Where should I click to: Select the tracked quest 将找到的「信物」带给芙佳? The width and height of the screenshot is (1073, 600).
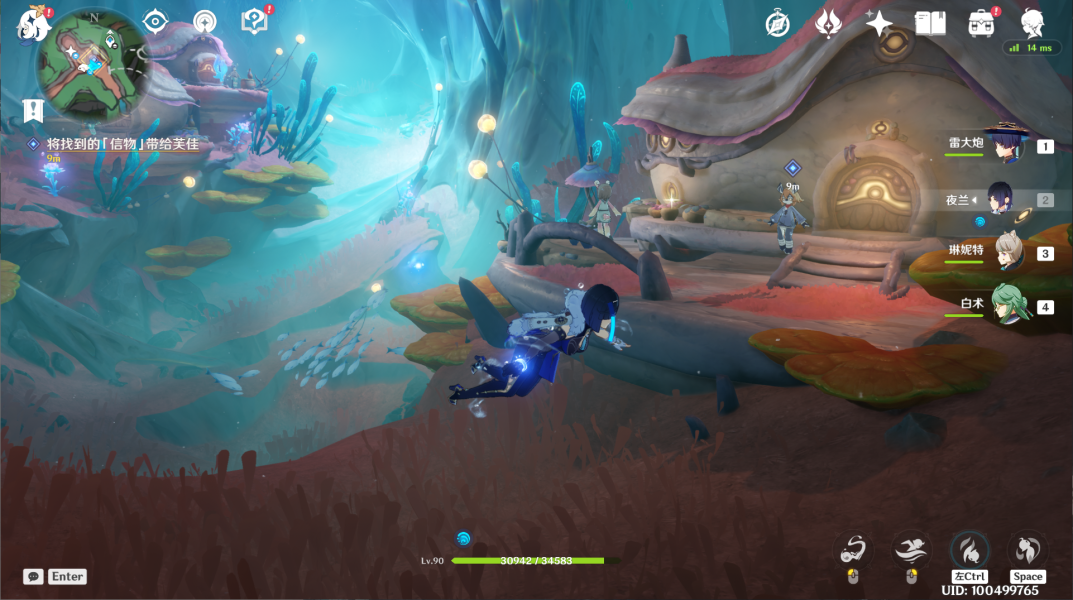pyautogui.click(x=122, y=144)
